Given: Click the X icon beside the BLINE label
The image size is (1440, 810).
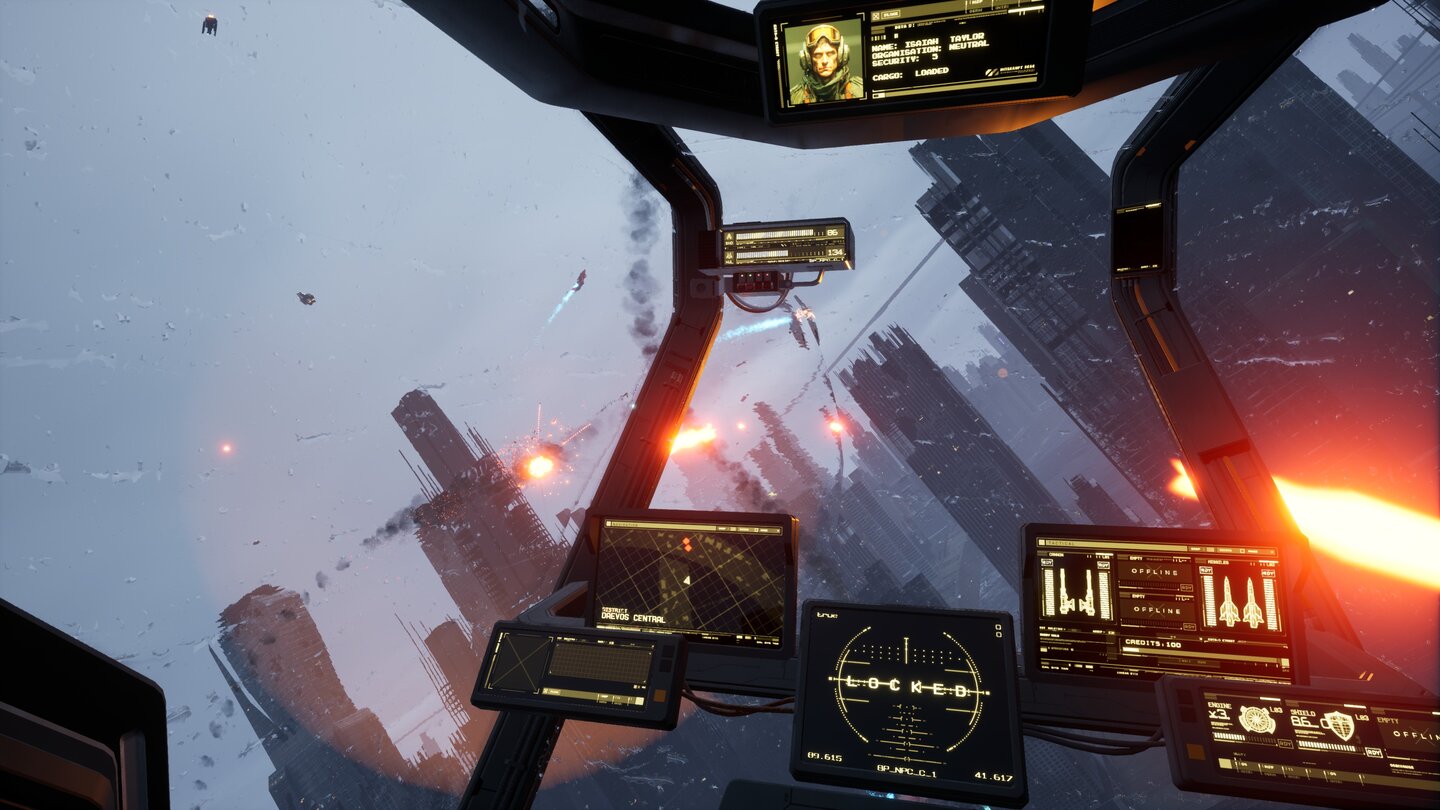Looking at the screenshot, I should [x=876, y=15].
